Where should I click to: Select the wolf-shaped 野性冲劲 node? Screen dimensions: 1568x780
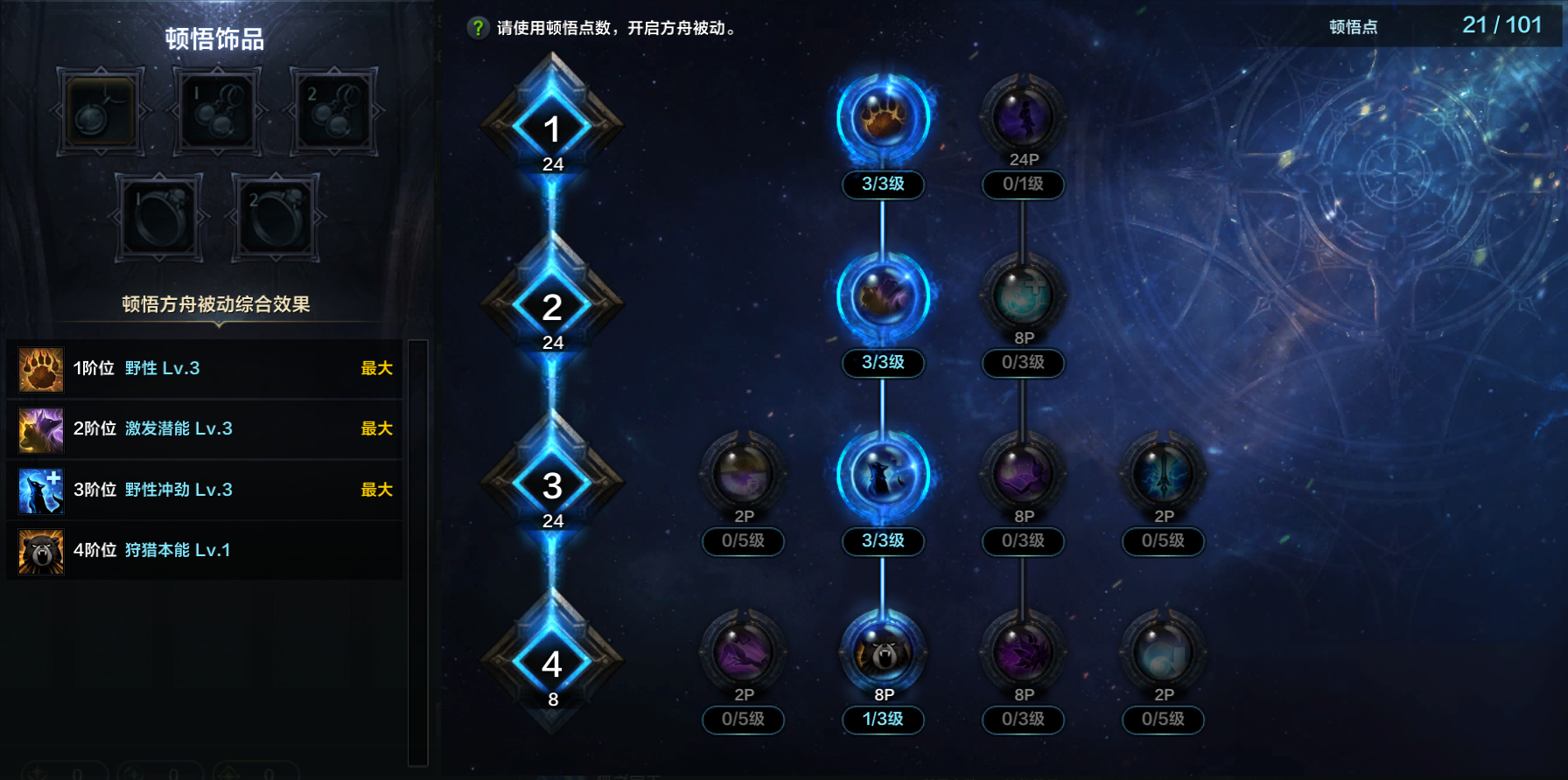(x=882, y=472)
